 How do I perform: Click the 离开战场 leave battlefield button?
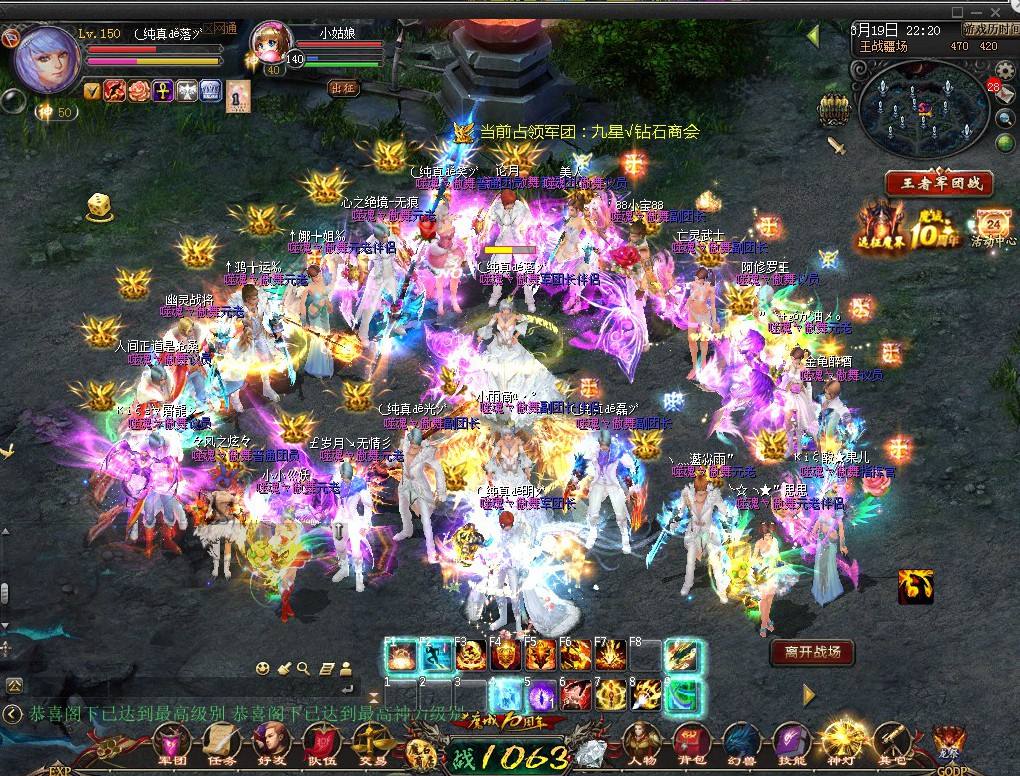[x=812, y=652]
